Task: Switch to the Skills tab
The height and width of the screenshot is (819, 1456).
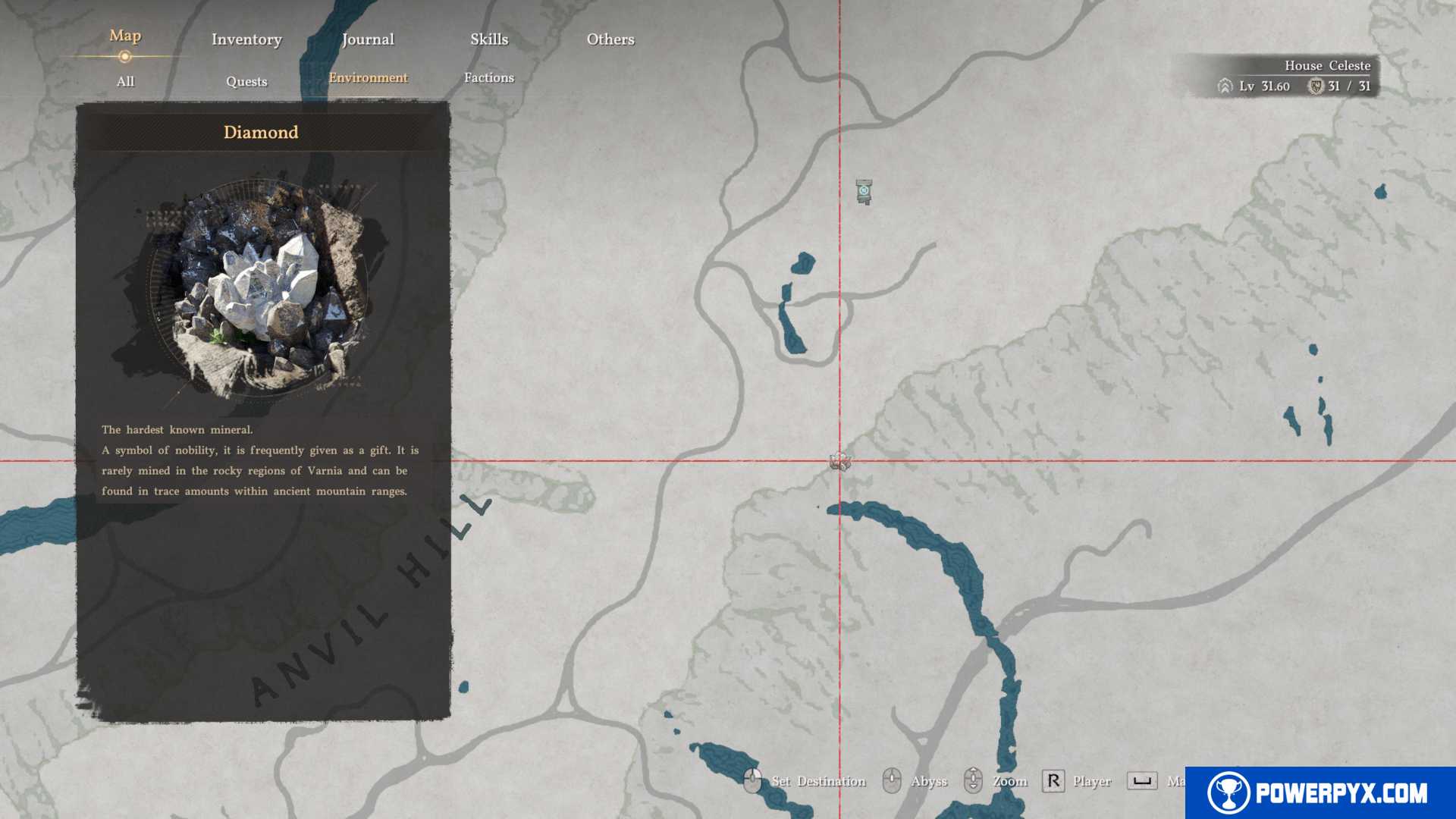Action: point(489,39)
